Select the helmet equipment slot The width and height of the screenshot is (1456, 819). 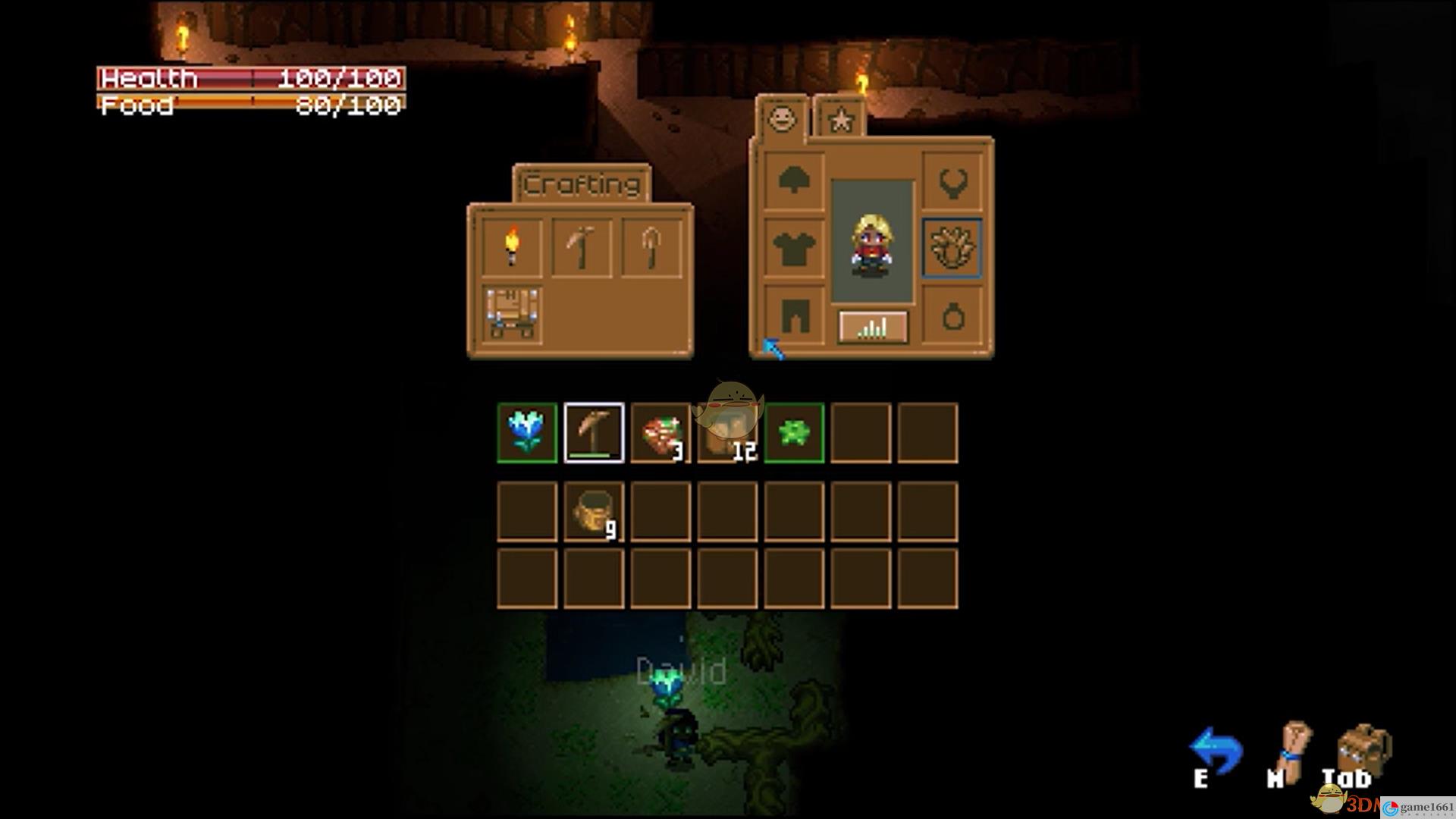793,180
